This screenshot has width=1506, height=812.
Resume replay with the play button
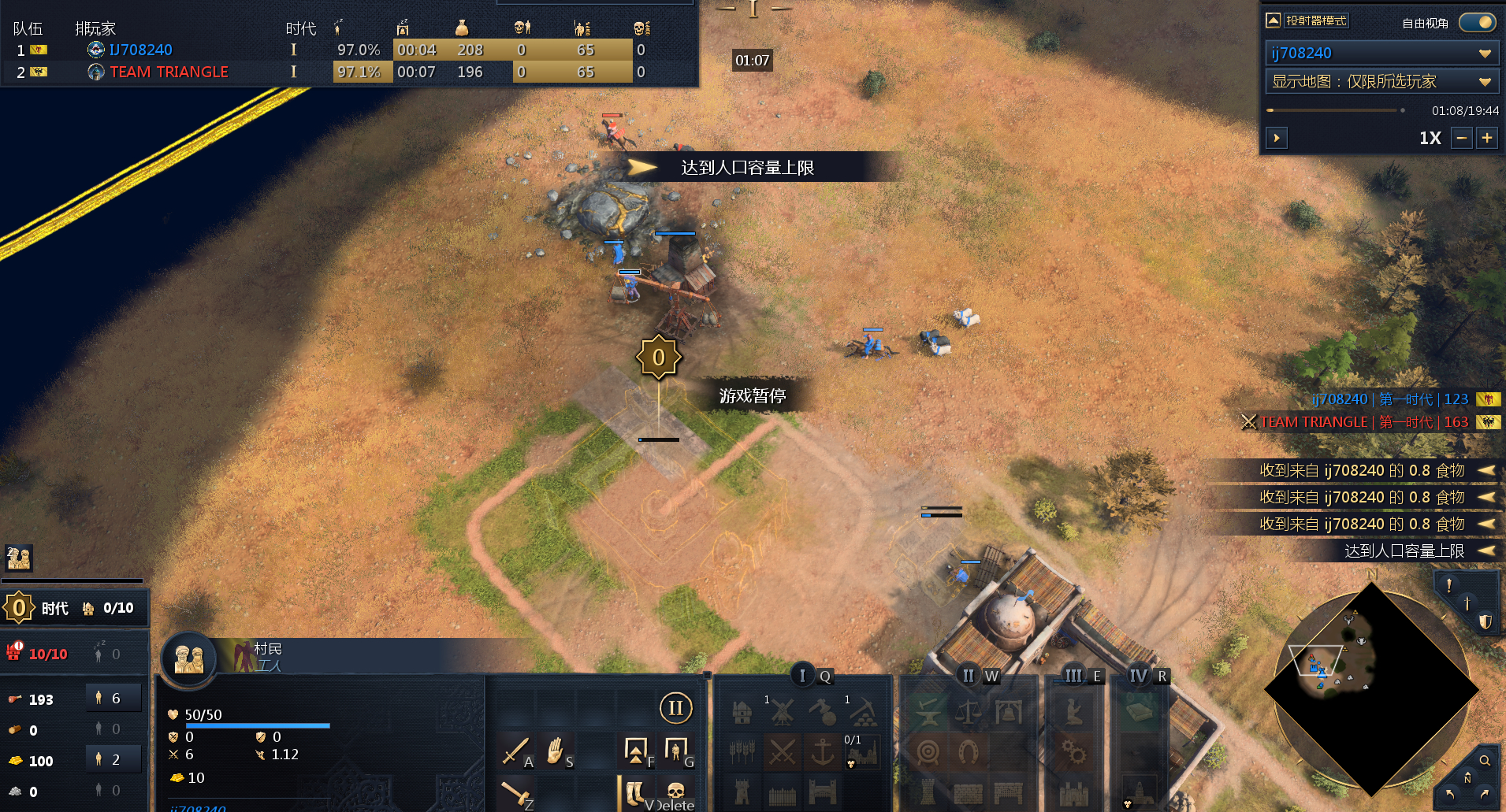pyautogui.click(x=1277, y=138)
